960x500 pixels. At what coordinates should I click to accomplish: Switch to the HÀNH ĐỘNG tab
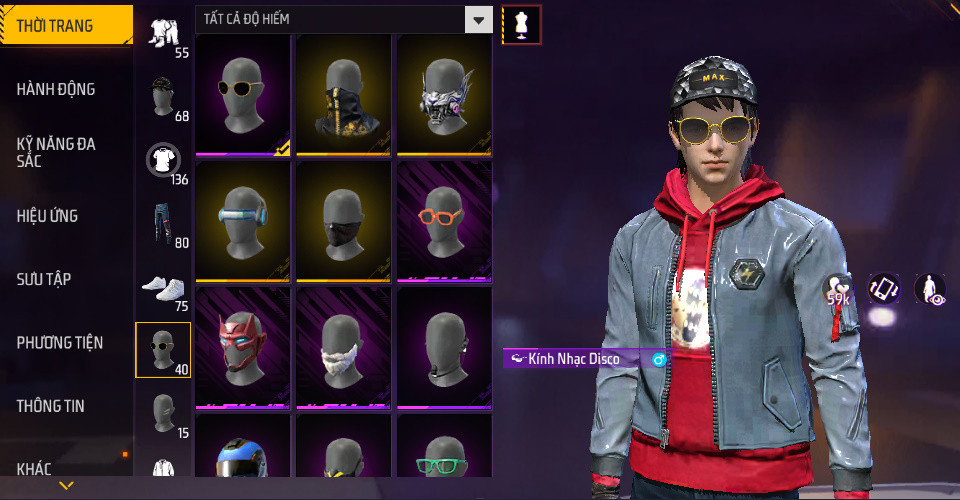[56, 89]
